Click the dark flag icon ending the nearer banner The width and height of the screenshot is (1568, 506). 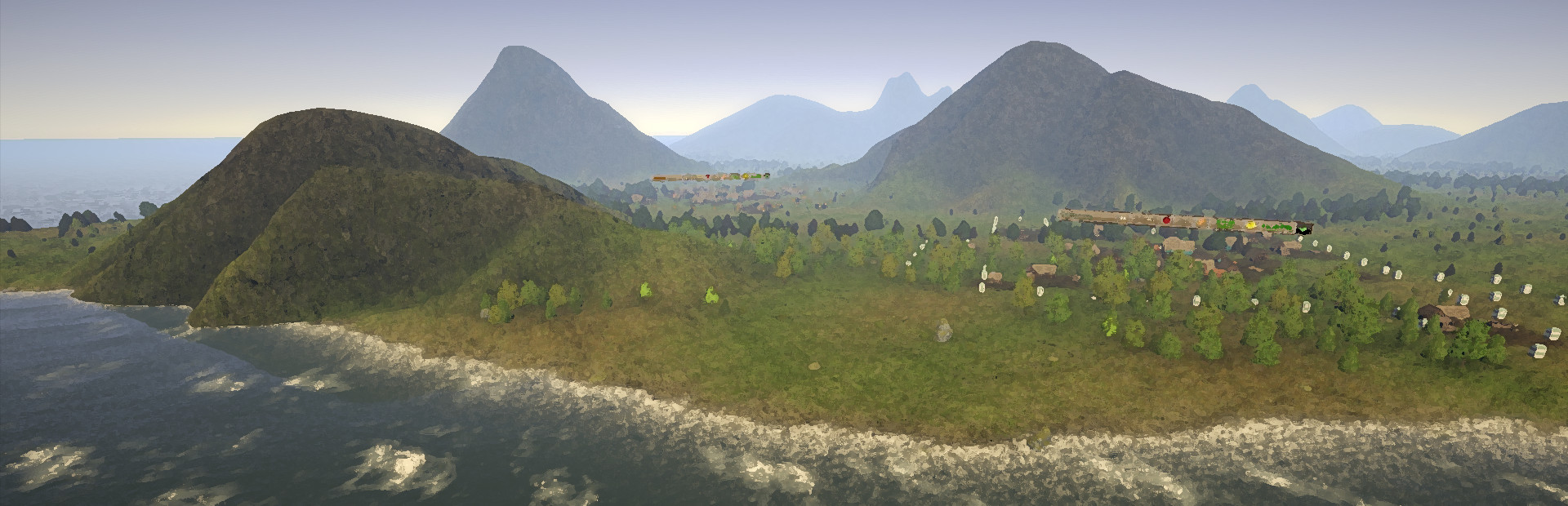pyautogui.click(x=1304, y=229)
